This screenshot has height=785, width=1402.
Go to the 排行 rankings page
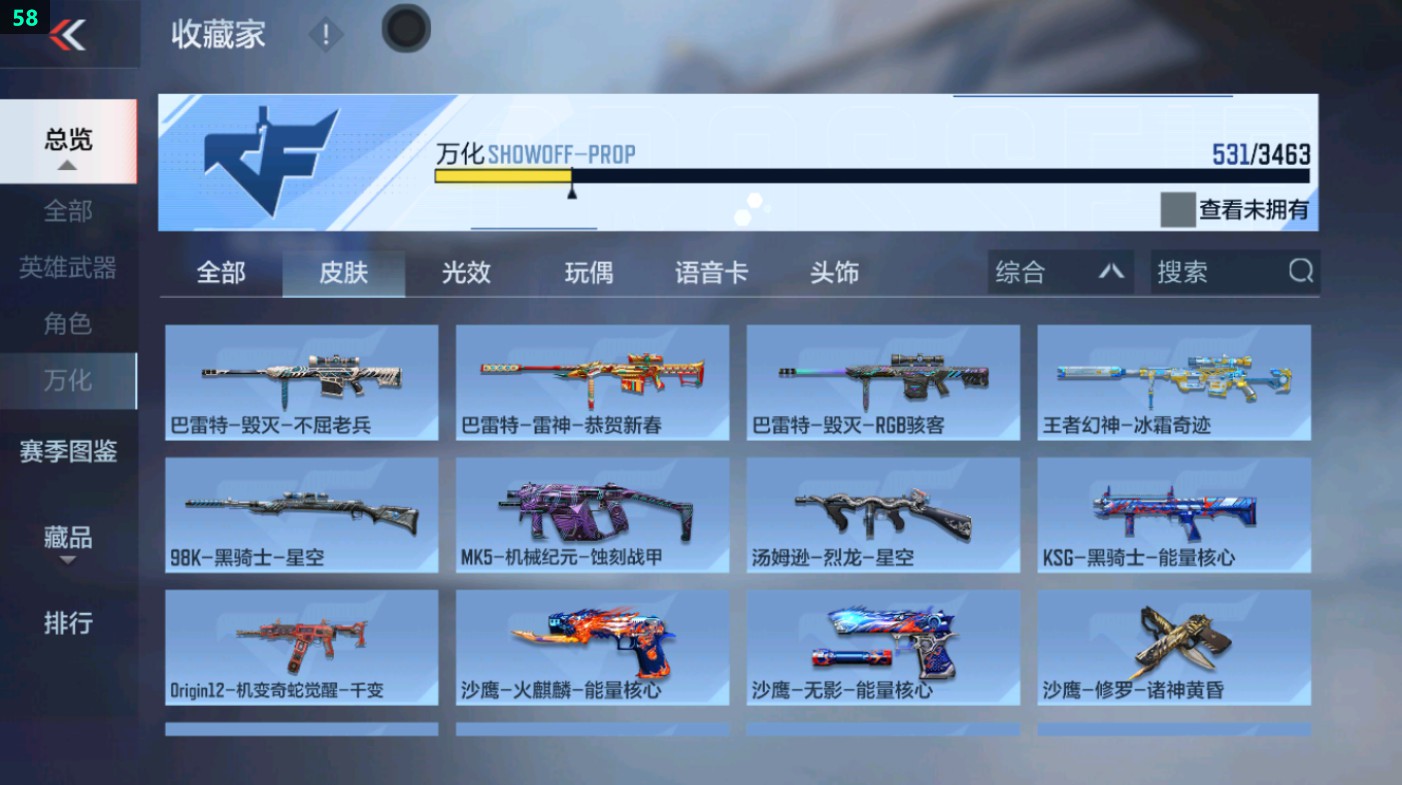(x=69, y=624)
